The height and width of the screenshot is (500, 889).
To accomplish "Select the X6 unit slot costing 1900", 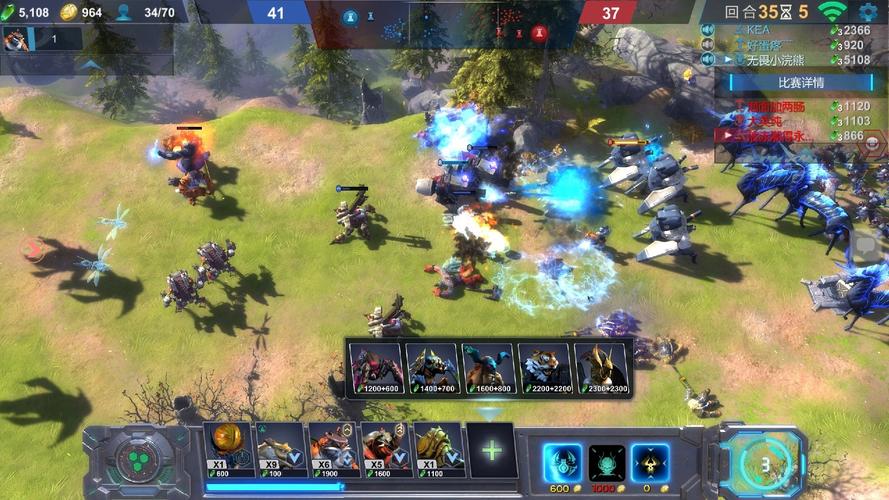I will (333, 449).
